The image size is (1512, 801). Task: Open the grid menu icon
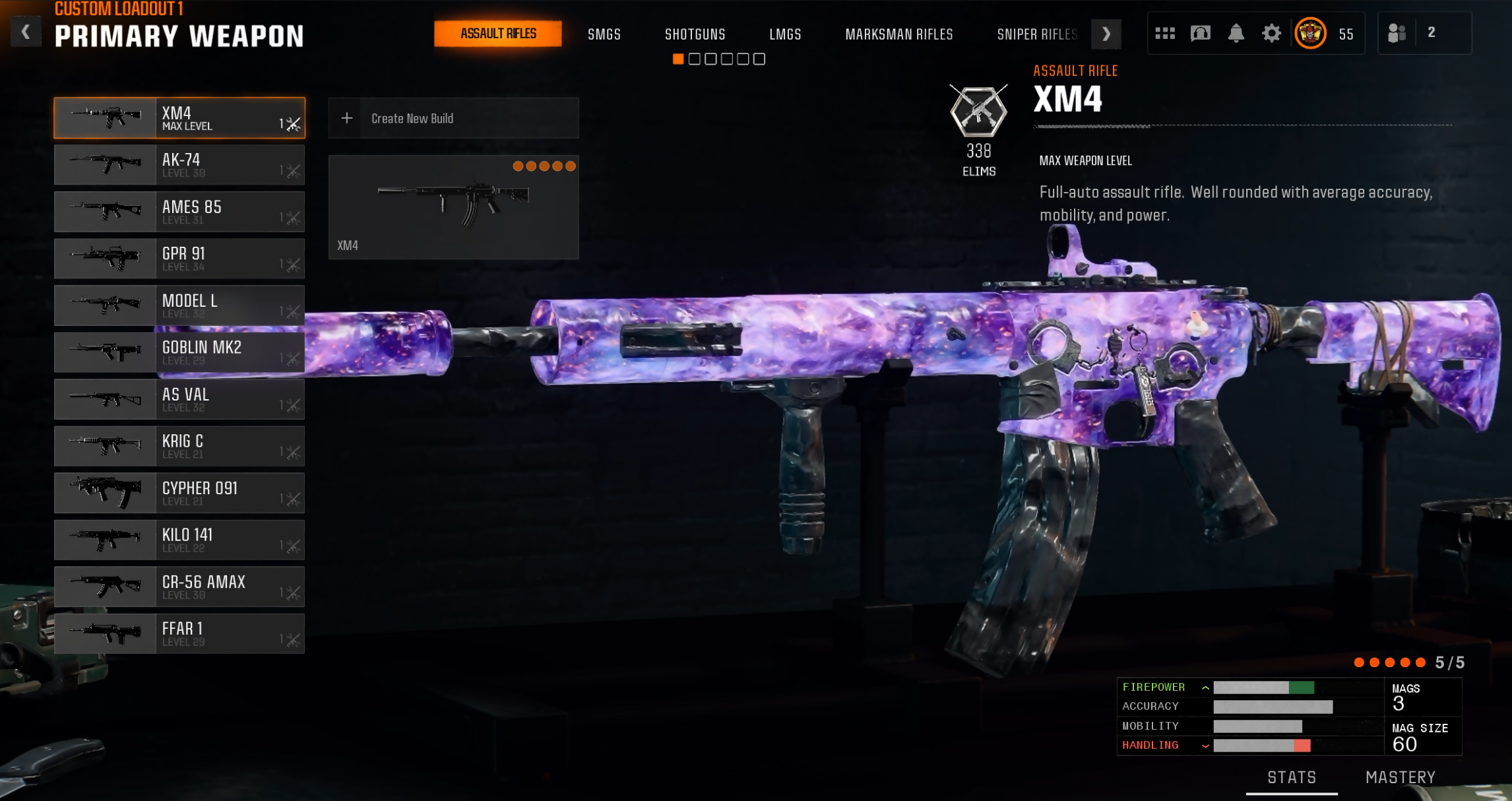tap(1164, 33)
